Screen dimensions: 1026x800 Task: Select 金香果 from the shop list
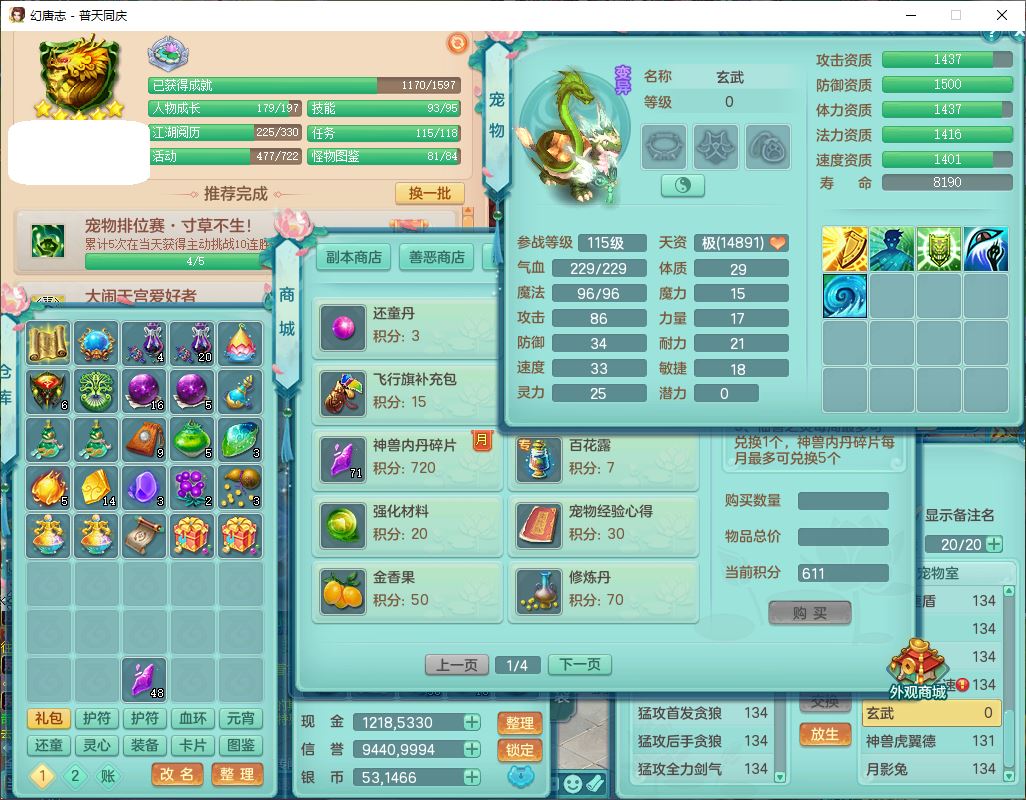coord(405,589)
